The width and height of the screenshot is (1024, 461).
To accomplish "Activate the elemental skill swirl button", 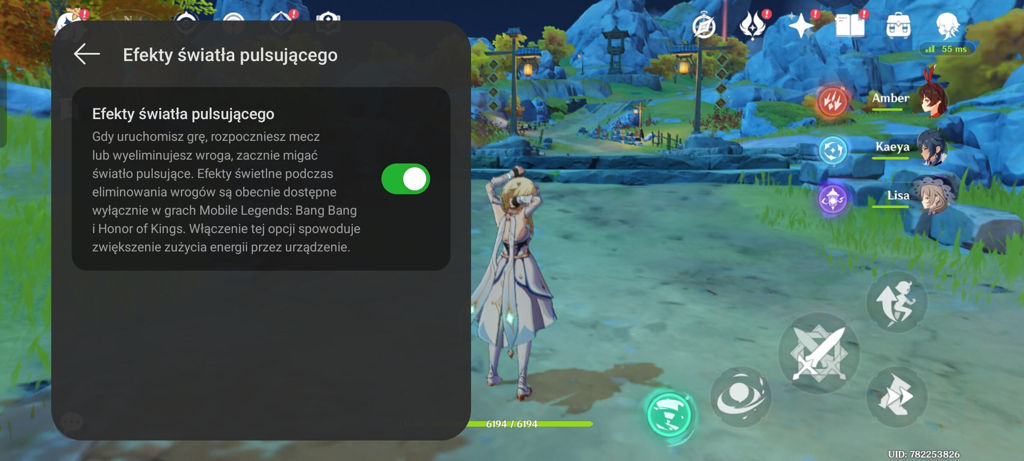I will (740, 397).
